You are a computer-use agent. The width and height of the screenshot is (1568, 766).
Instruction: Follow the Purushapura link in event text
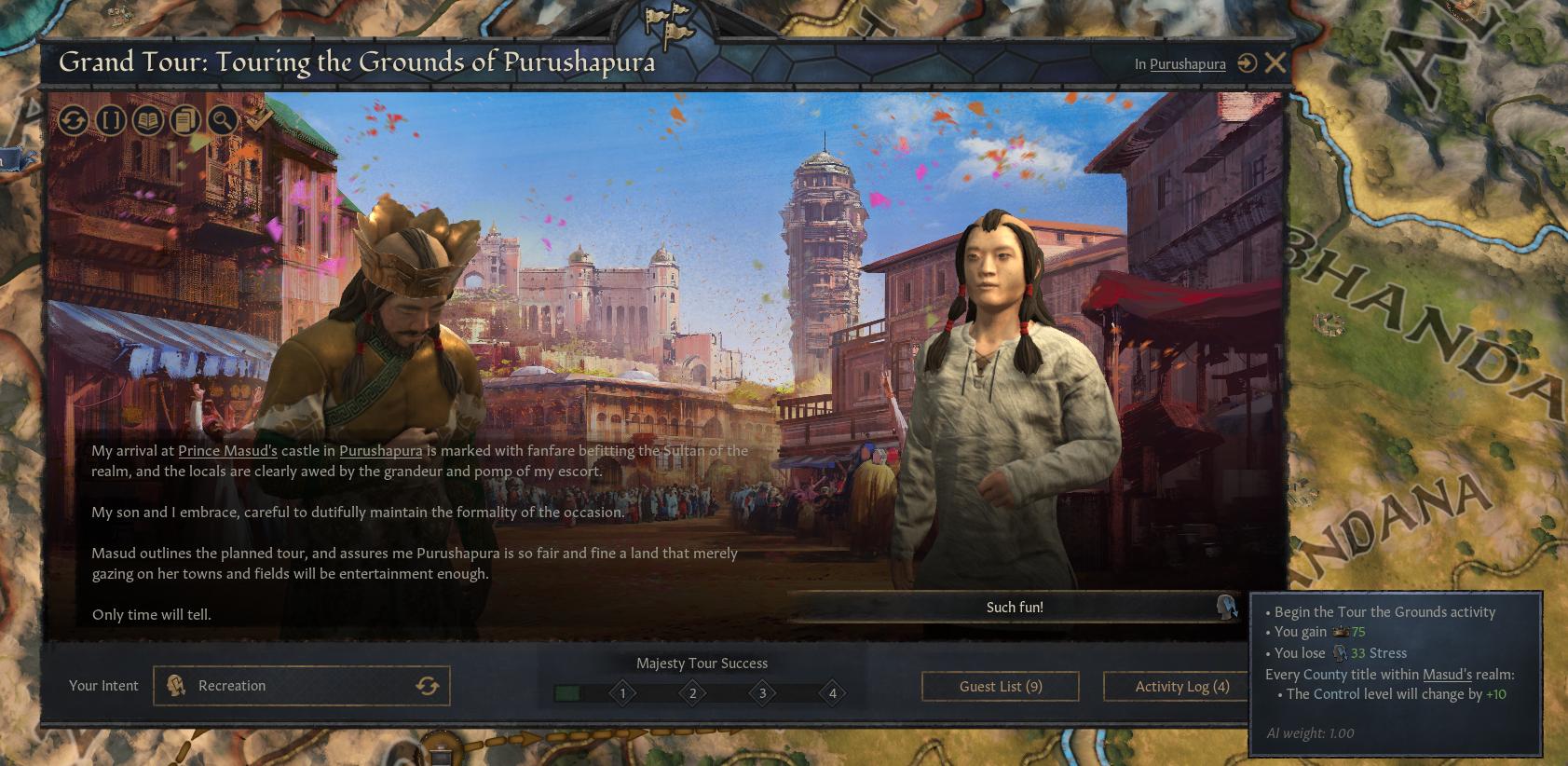pyautogui.click(x=380, y=451)
